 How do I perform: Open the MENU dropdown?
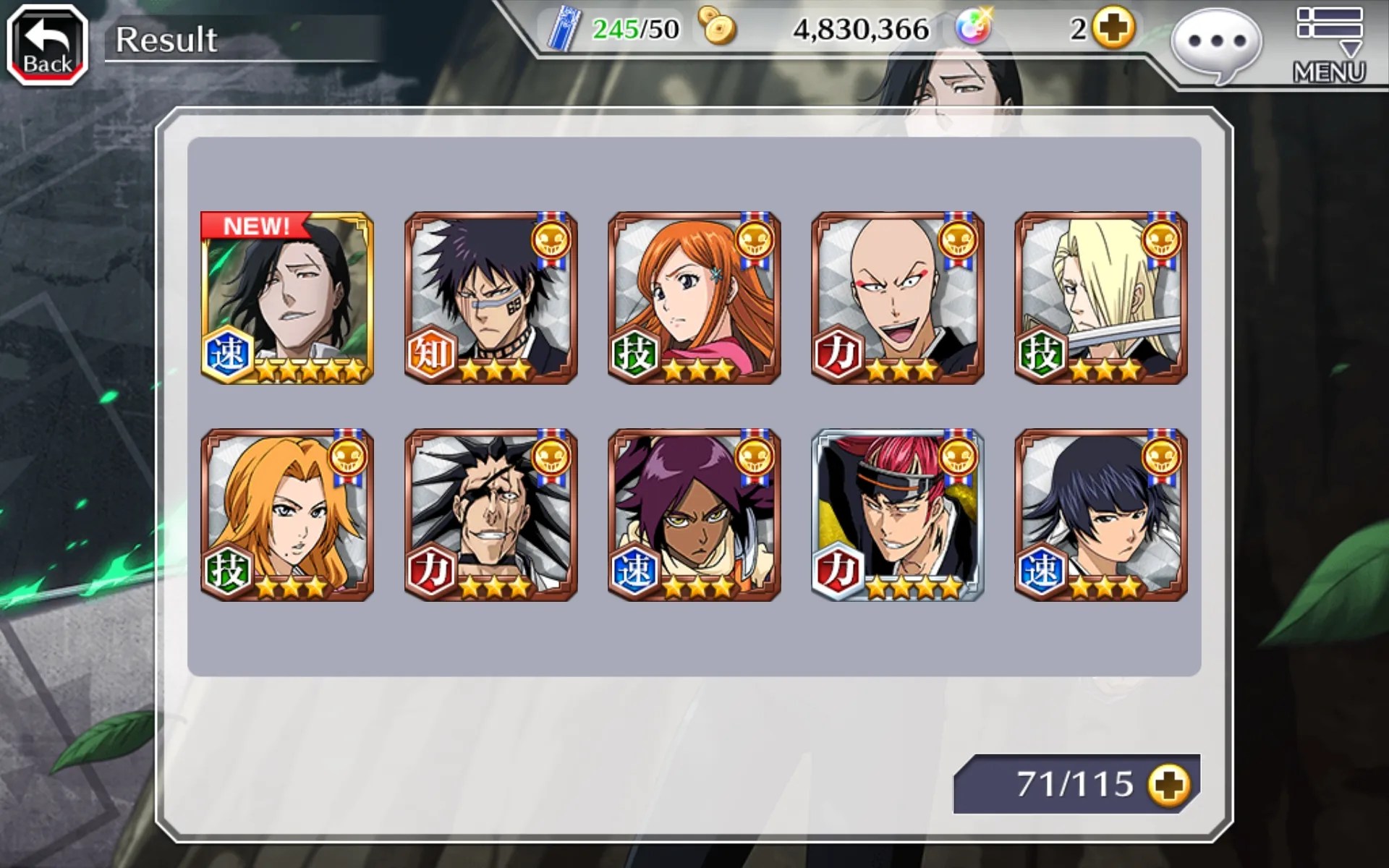tap(1329, 45)
